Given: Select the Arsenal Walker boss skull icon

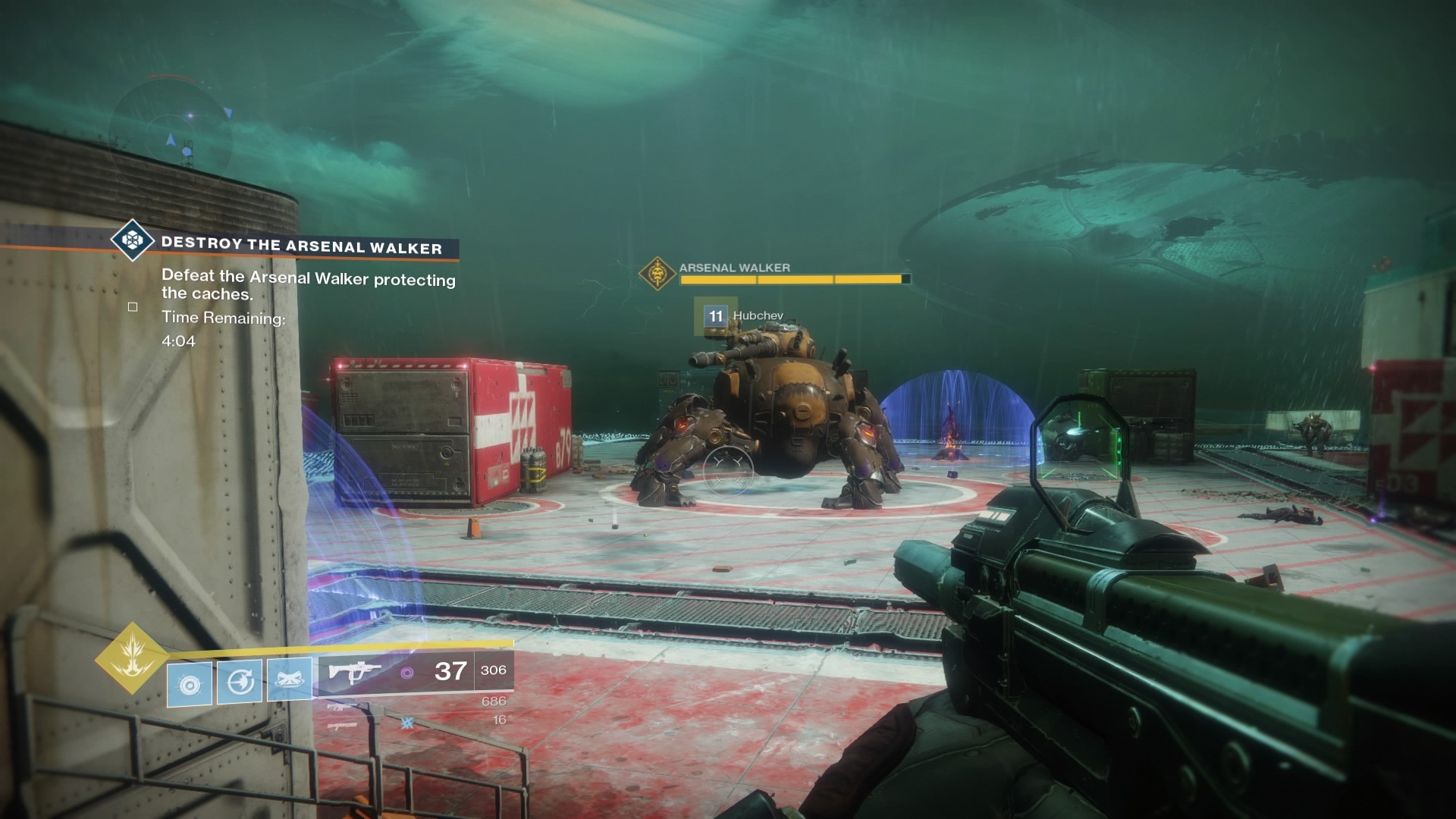Looking at the screenshot, I should (x=657, y=273).
